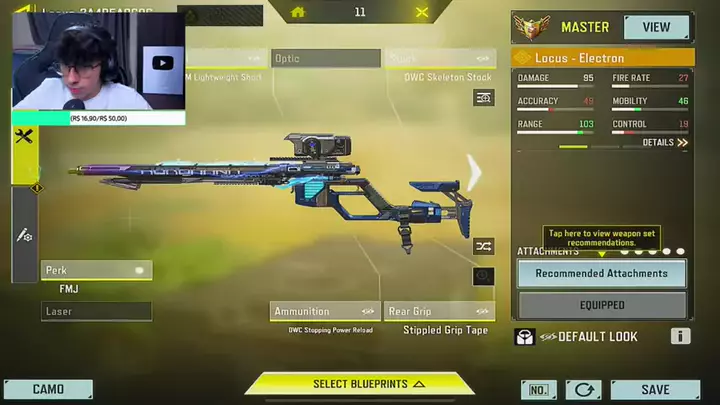Select the Ammunition attachment slot
This screenshot has width=720, height=405.
tap(325, 312)
